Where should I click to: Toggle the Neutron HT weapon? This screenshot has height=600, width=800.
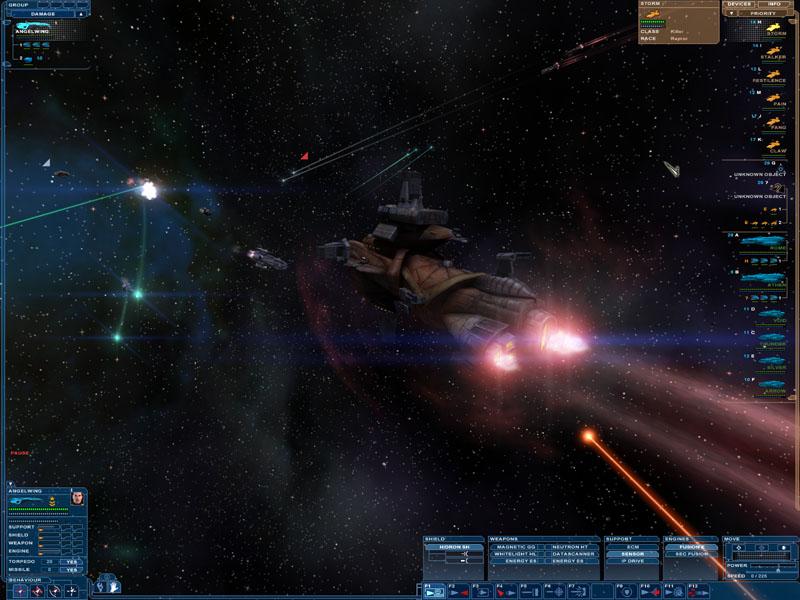tap(570, 547)
